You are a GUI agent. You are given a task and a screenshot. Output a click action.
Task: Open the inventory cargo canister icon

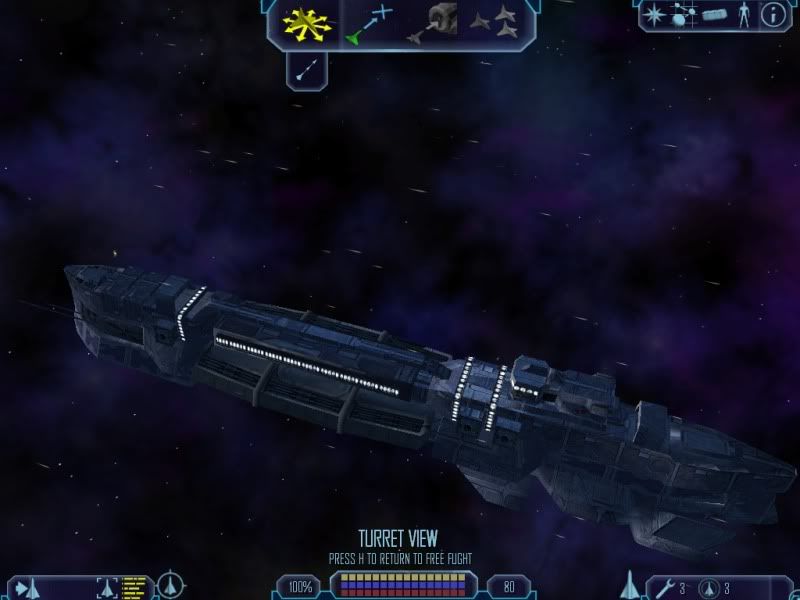pos(712,15)
